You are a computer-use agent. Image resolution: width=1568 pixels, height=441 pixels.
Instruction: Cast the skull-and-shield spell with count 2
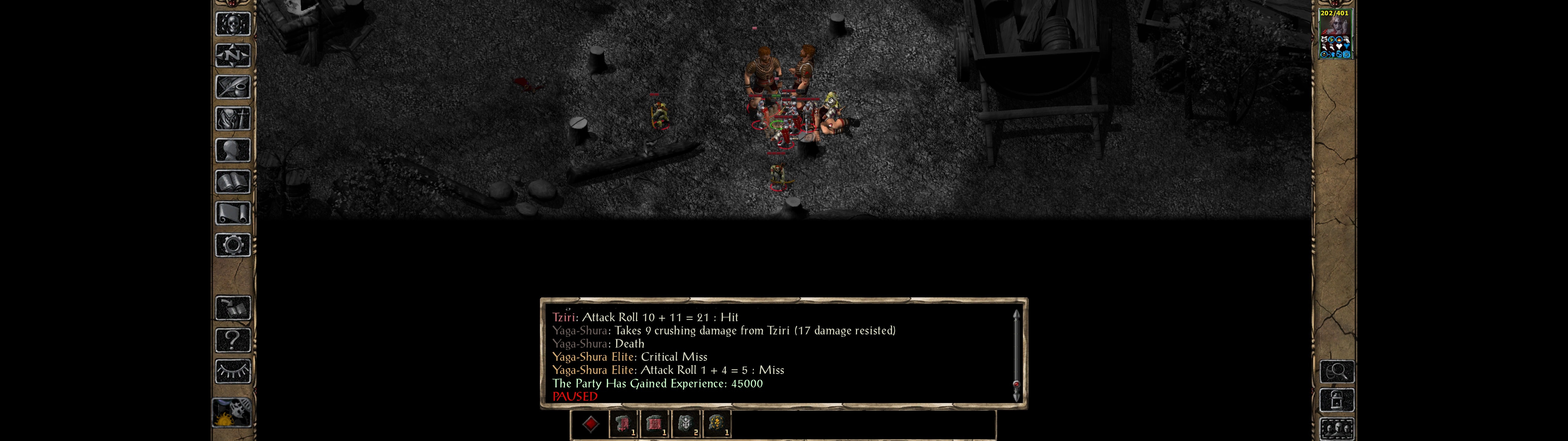(686, 424)
